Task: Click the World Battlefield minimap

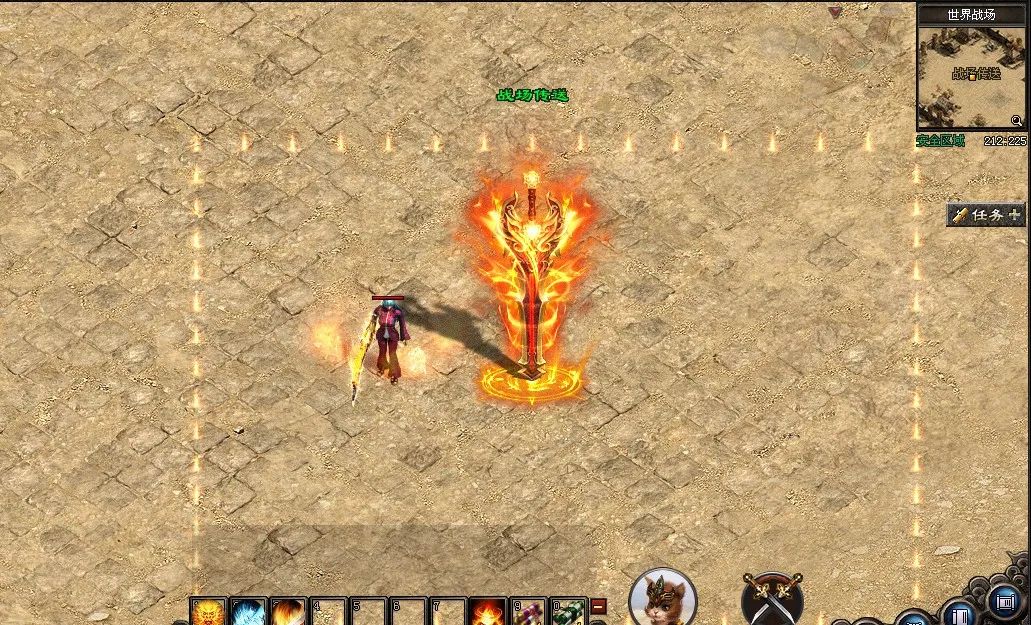Action: coord(972,77)
